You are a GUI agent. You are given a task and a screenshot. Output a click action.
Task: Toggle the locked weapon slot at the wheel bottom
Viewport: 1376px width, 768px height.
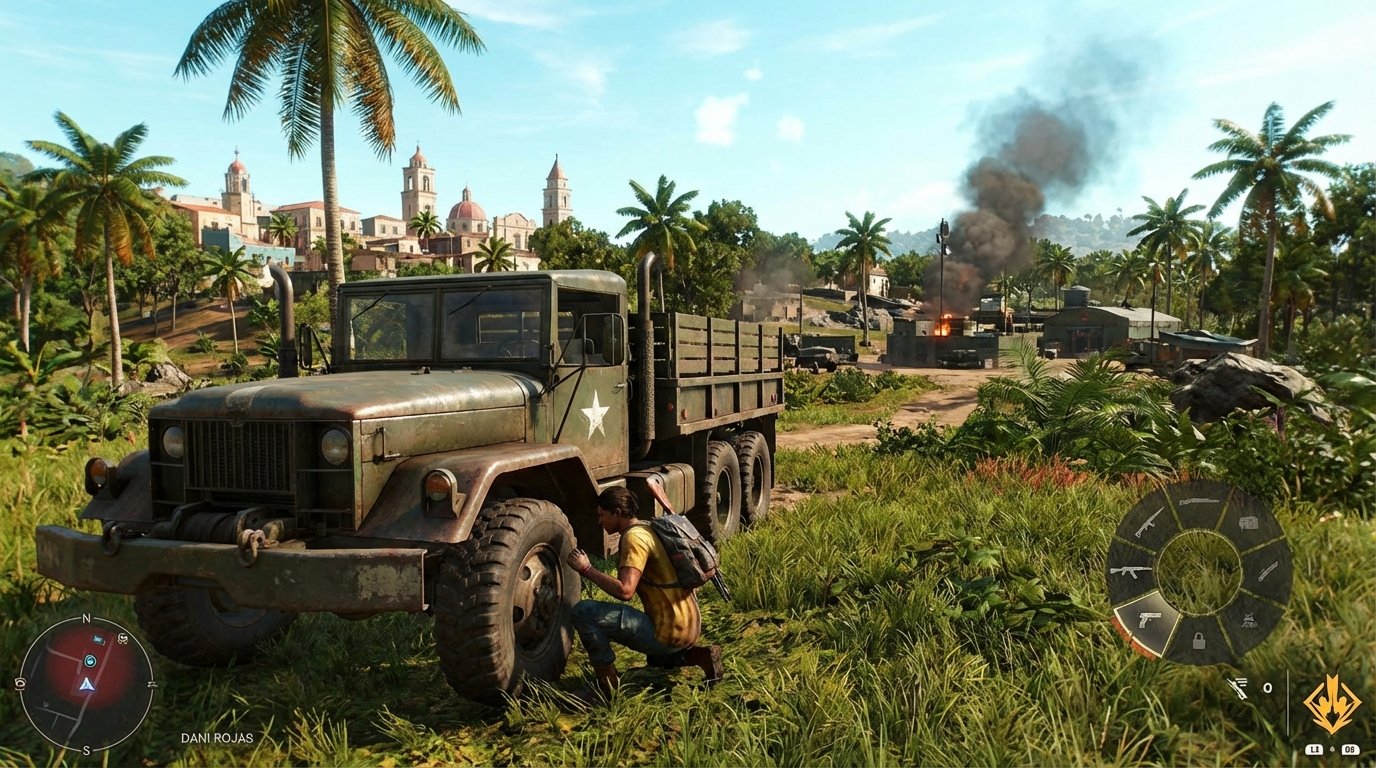(x=1198, y=642)
